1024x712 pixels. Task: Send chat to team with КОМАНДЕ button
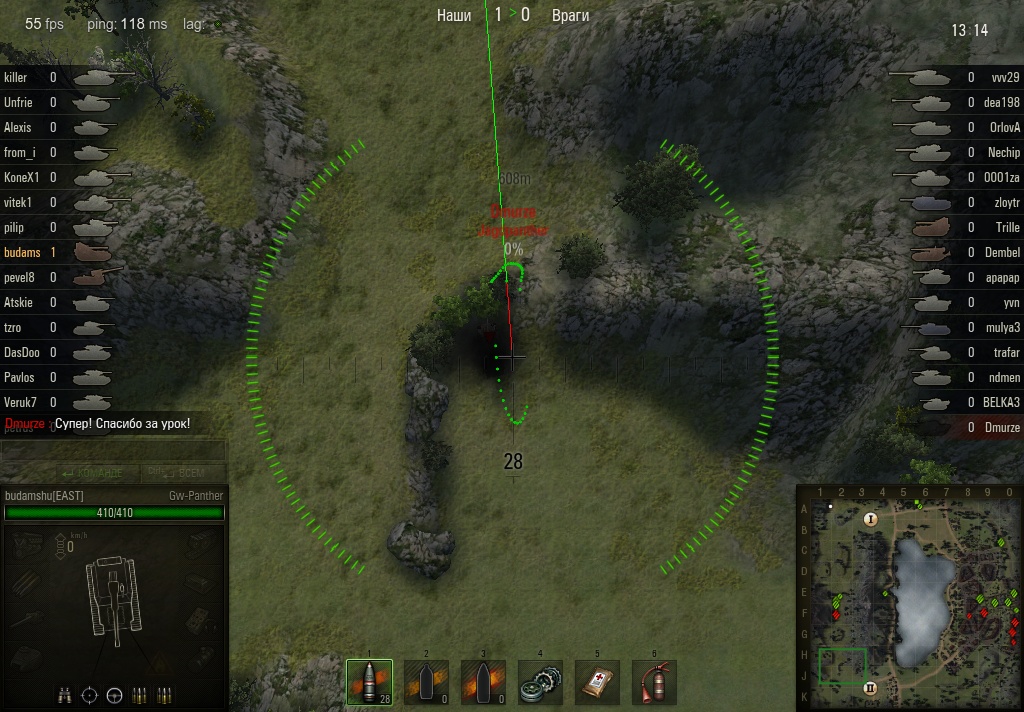pos(92,473)
